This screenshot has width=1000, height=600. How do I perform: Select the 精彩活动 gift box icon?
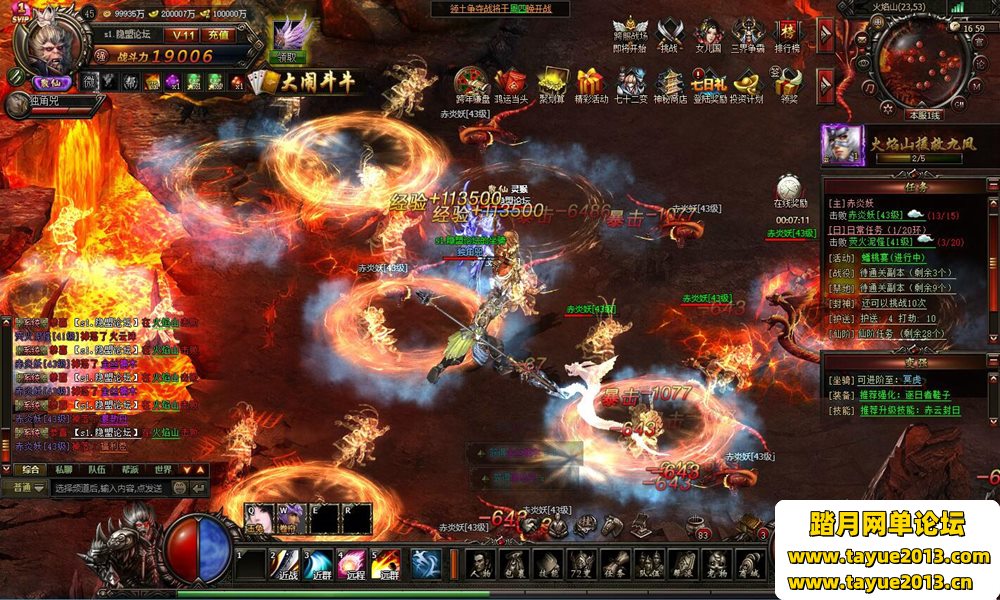pyautogui.click(x=590, y=84)
